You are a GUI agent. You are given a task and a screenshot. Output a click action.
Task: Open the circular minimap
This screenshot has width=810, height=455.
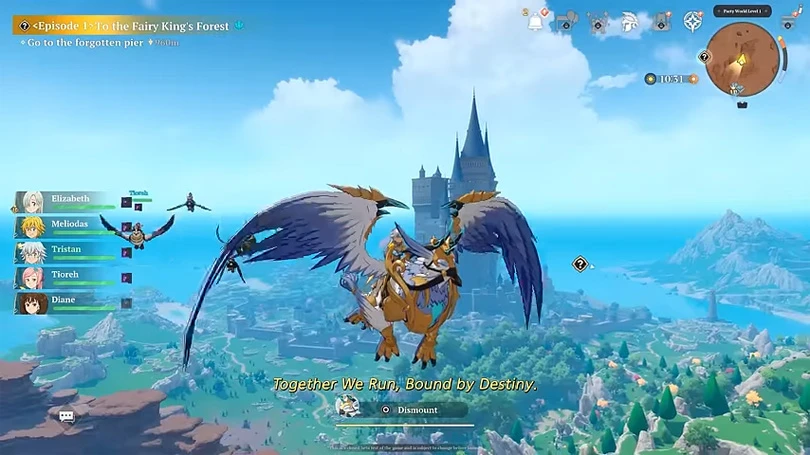pos(742,58)
